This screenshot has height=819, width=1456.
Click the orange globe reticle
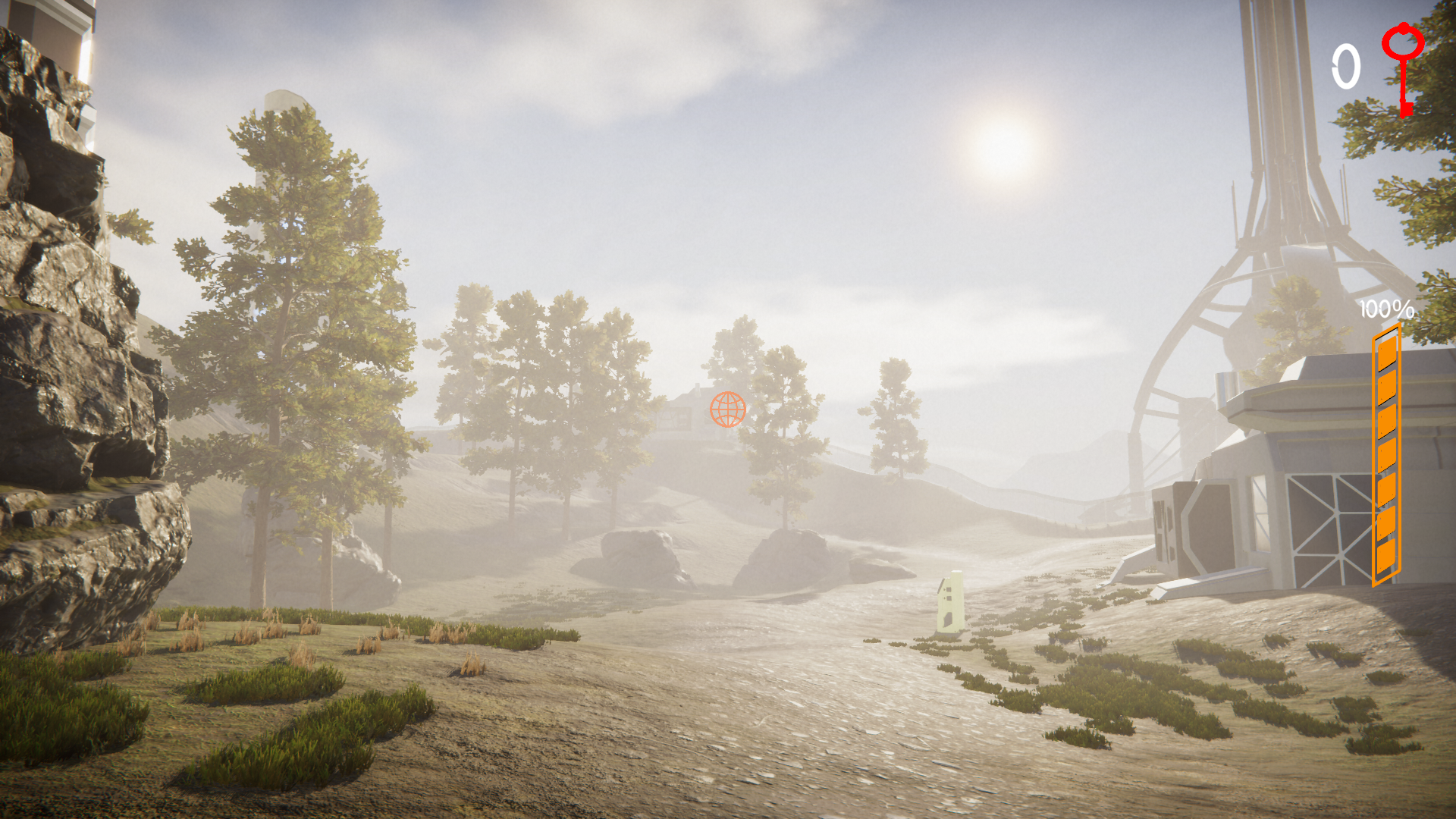[x=727, y=409]
